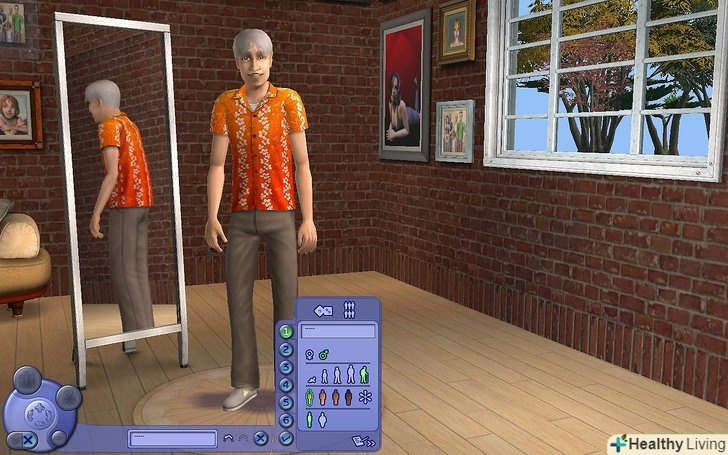Click the undo arrow on the bottom bar
This screenshot has height=455, width=728.
229,438
